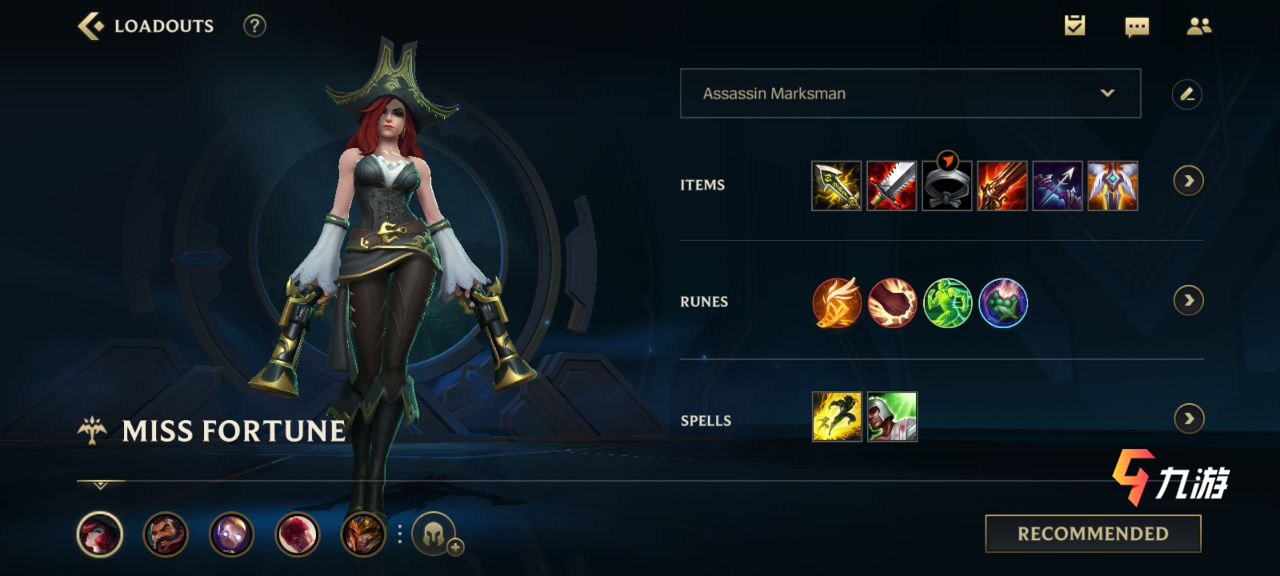
Task: Select the winged Guardian Angel item
Action: coord(1113,185)
